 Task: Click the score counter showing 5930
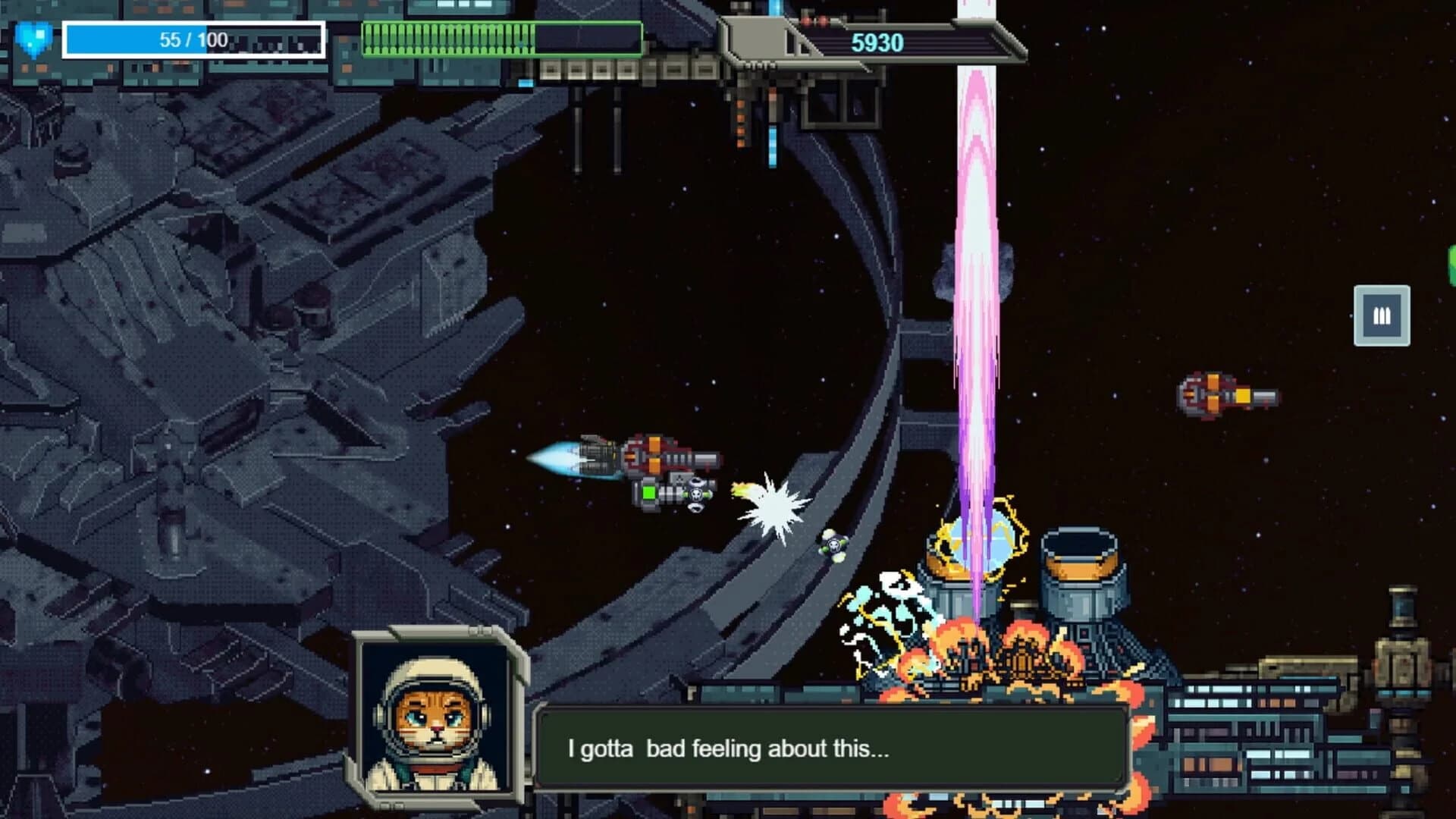880,43
